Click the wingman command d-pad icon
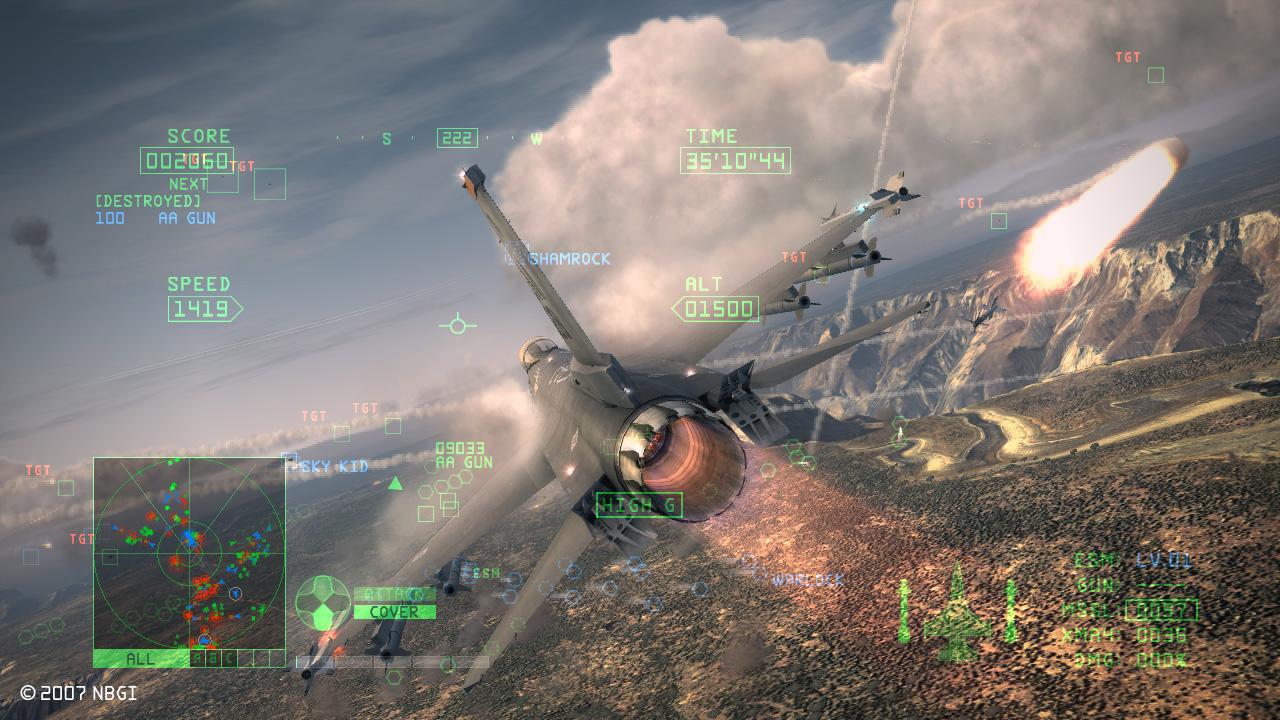1280x720 pixels. tap(322, 603)
